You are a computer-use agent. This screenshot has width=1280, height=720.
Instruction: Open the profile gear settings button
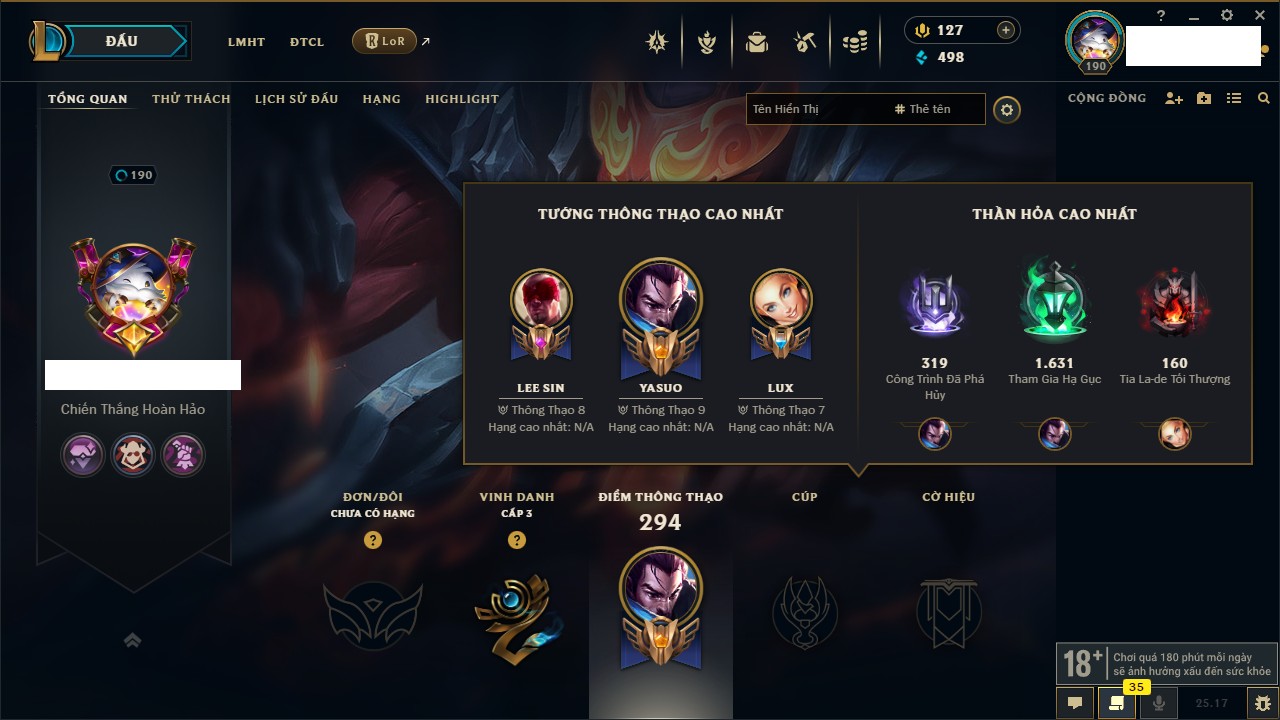point(1007,110)
